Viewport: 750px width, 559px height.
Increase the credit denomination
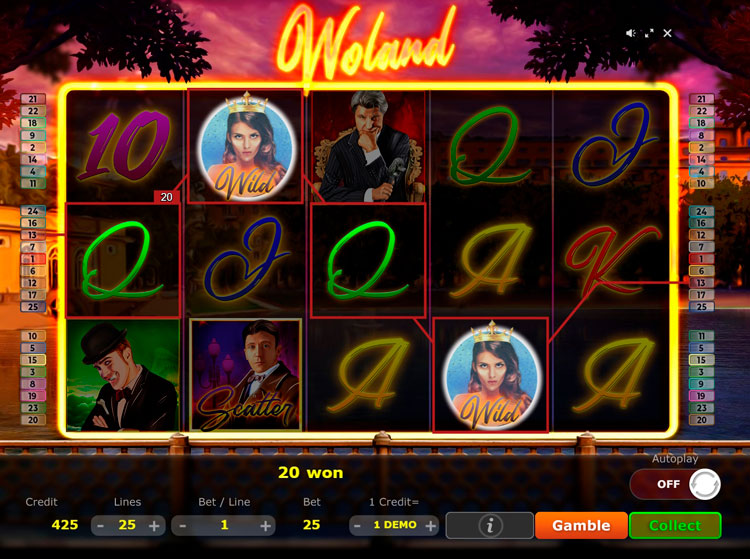(x=430, y=525)
